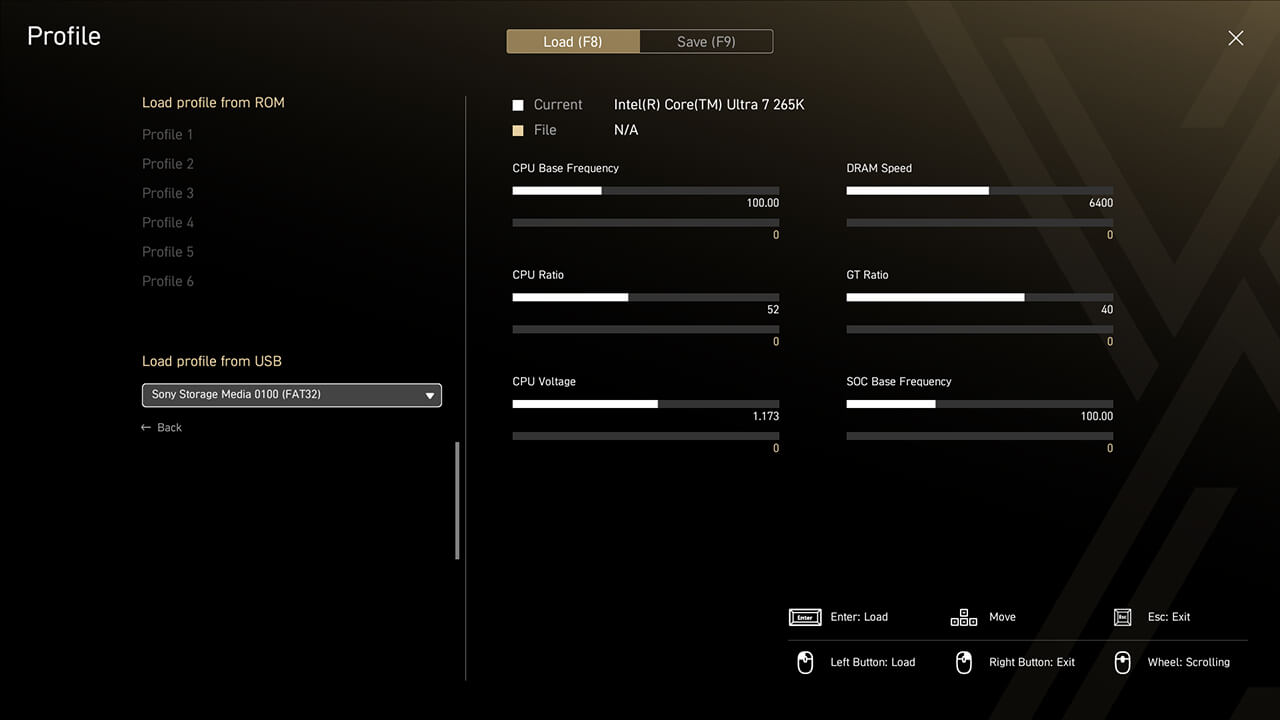Image resolution: width=1280 pixels, height=720 pixels.
Task: Pick Profile 3 in the list
Action: coord(168,193)
